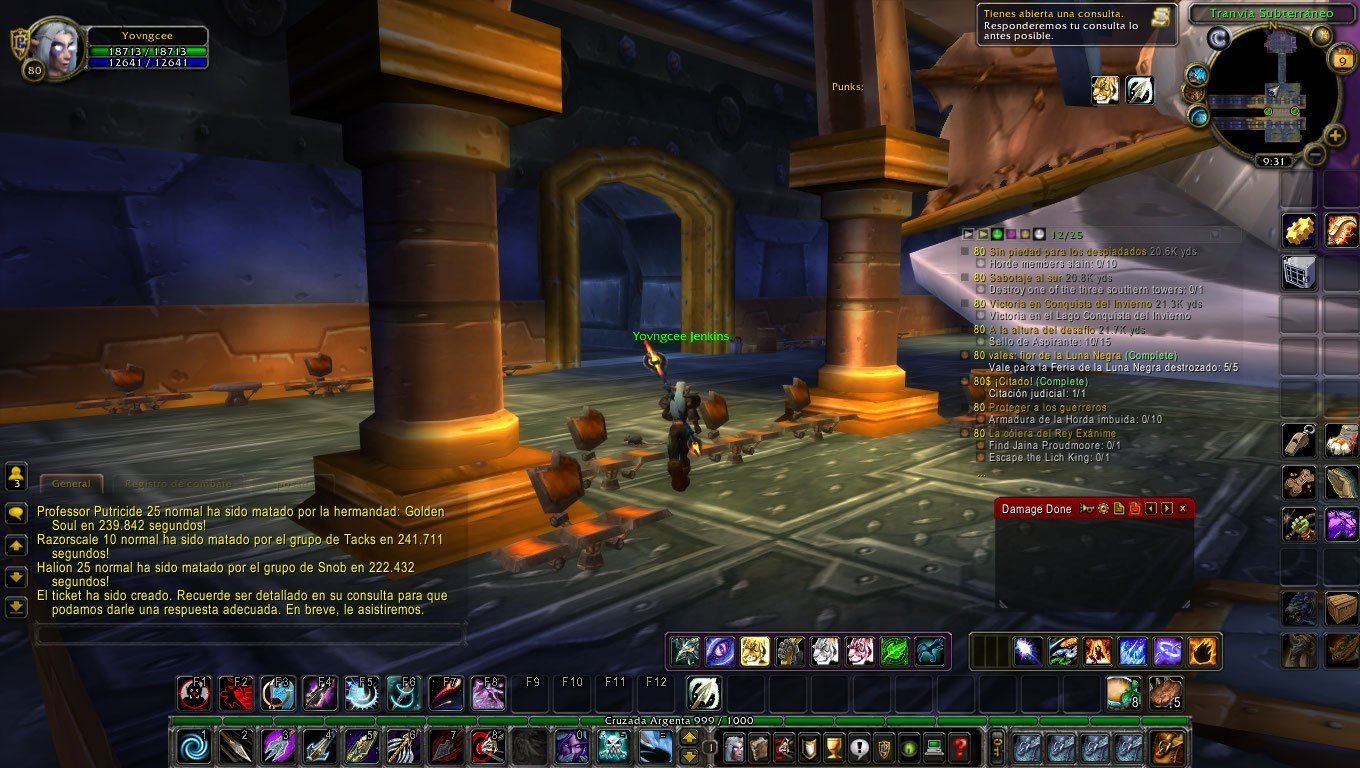Select the yellow cheetah aspect icon
1360x768 pixels.
click(755, 651)
